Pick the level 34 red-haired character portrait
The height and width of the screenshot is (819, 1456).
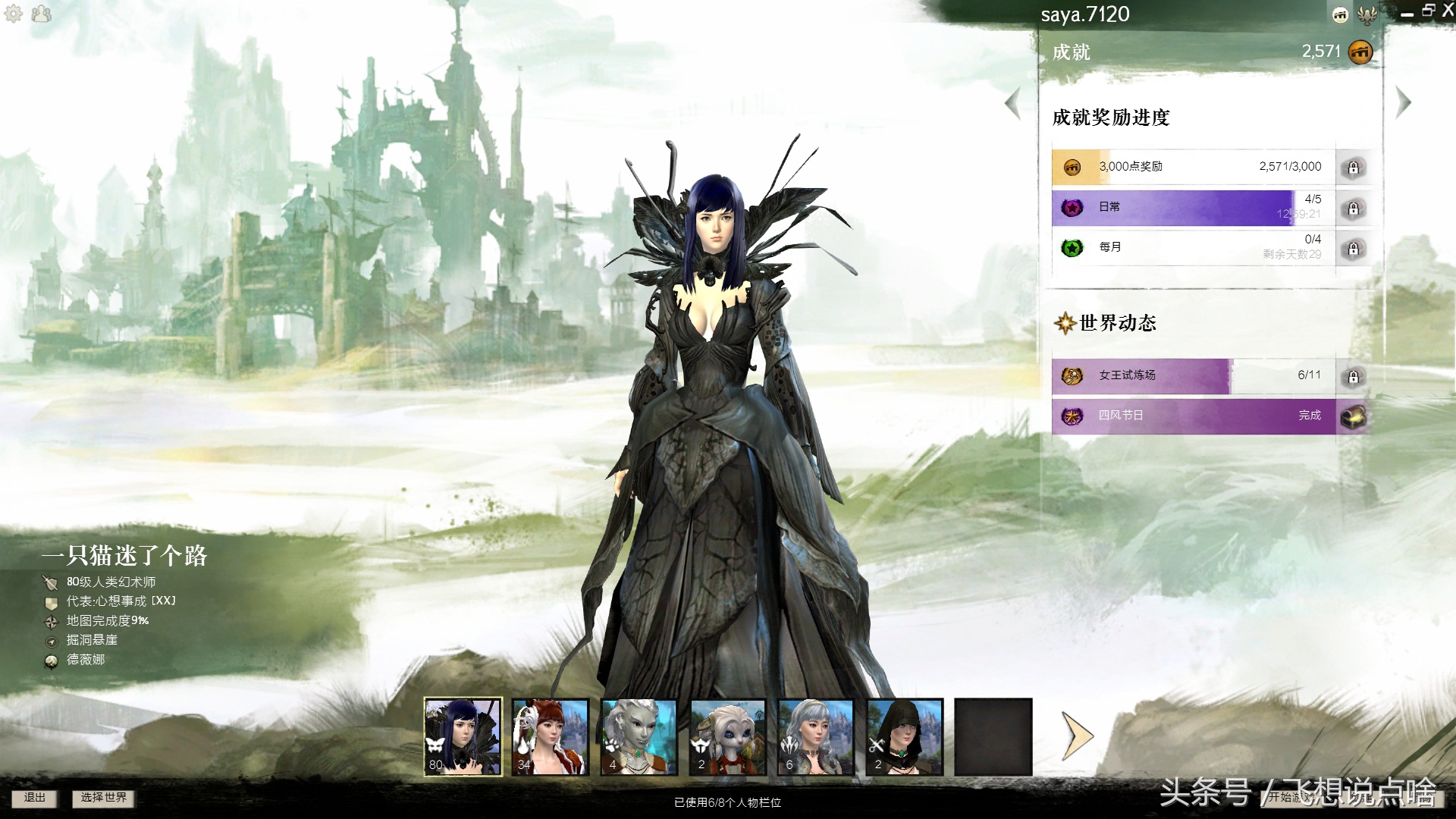pos(551,736)
